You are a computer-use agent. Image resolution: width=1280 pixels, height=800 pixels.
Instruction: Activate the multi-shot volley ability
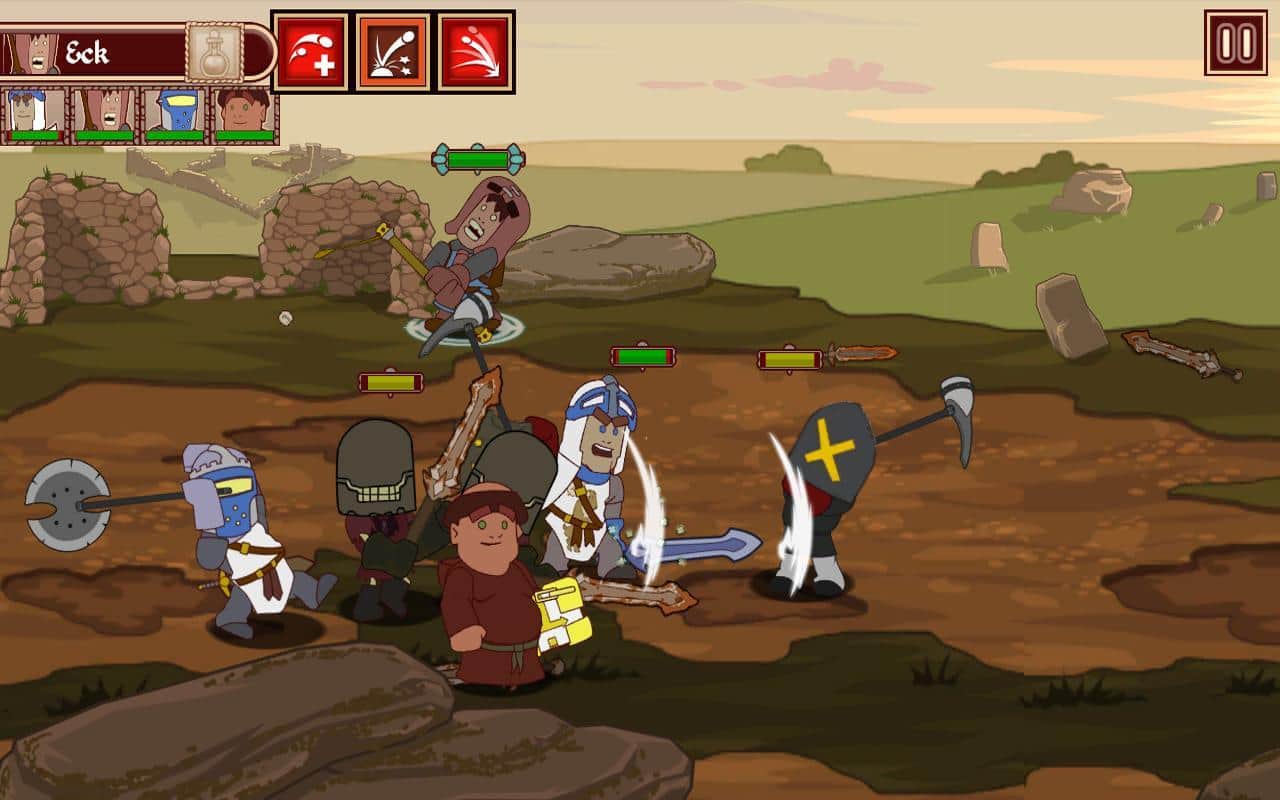[475, 52]
